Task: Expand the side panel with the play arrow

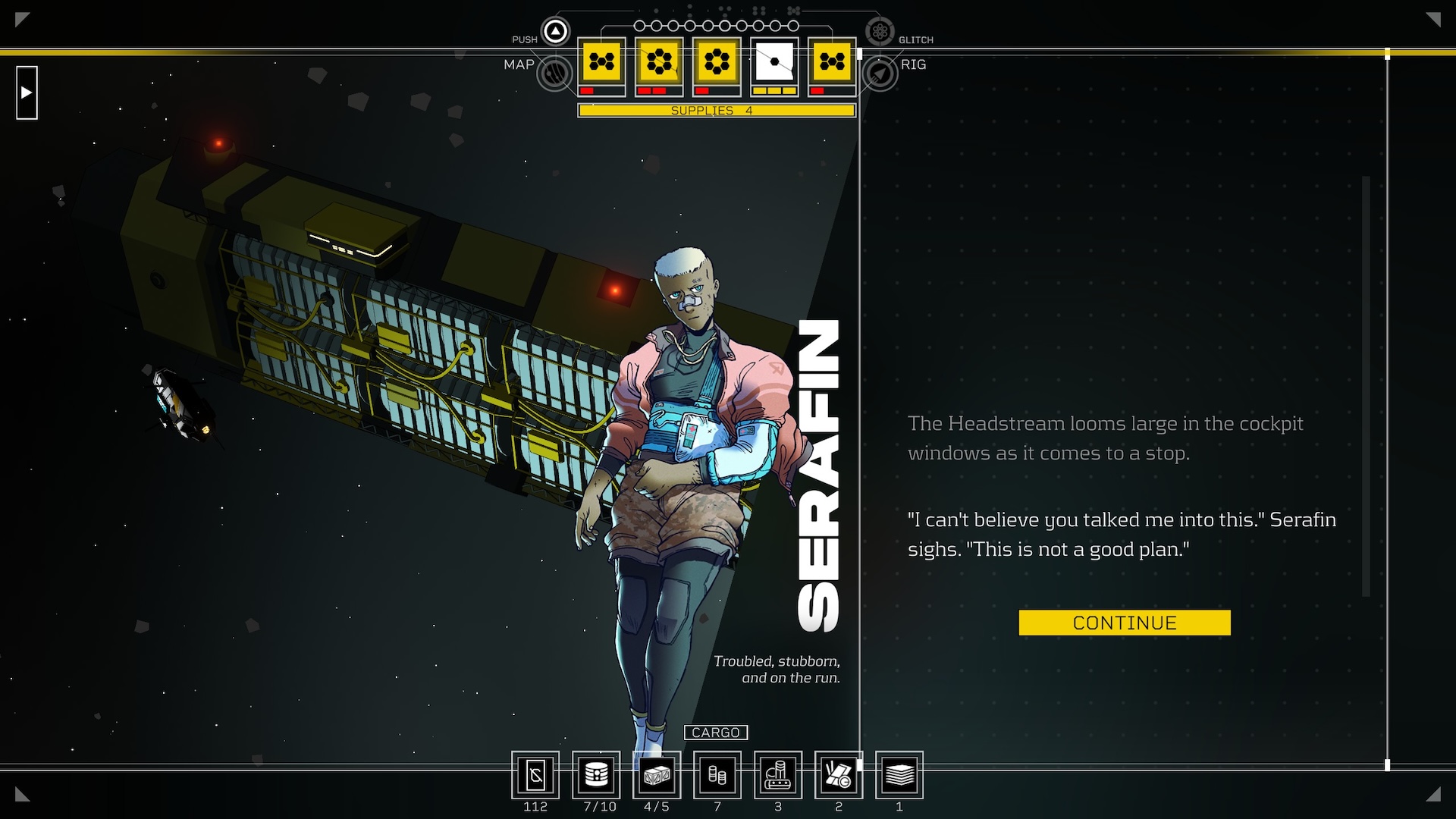Action: tap(27, 93)
